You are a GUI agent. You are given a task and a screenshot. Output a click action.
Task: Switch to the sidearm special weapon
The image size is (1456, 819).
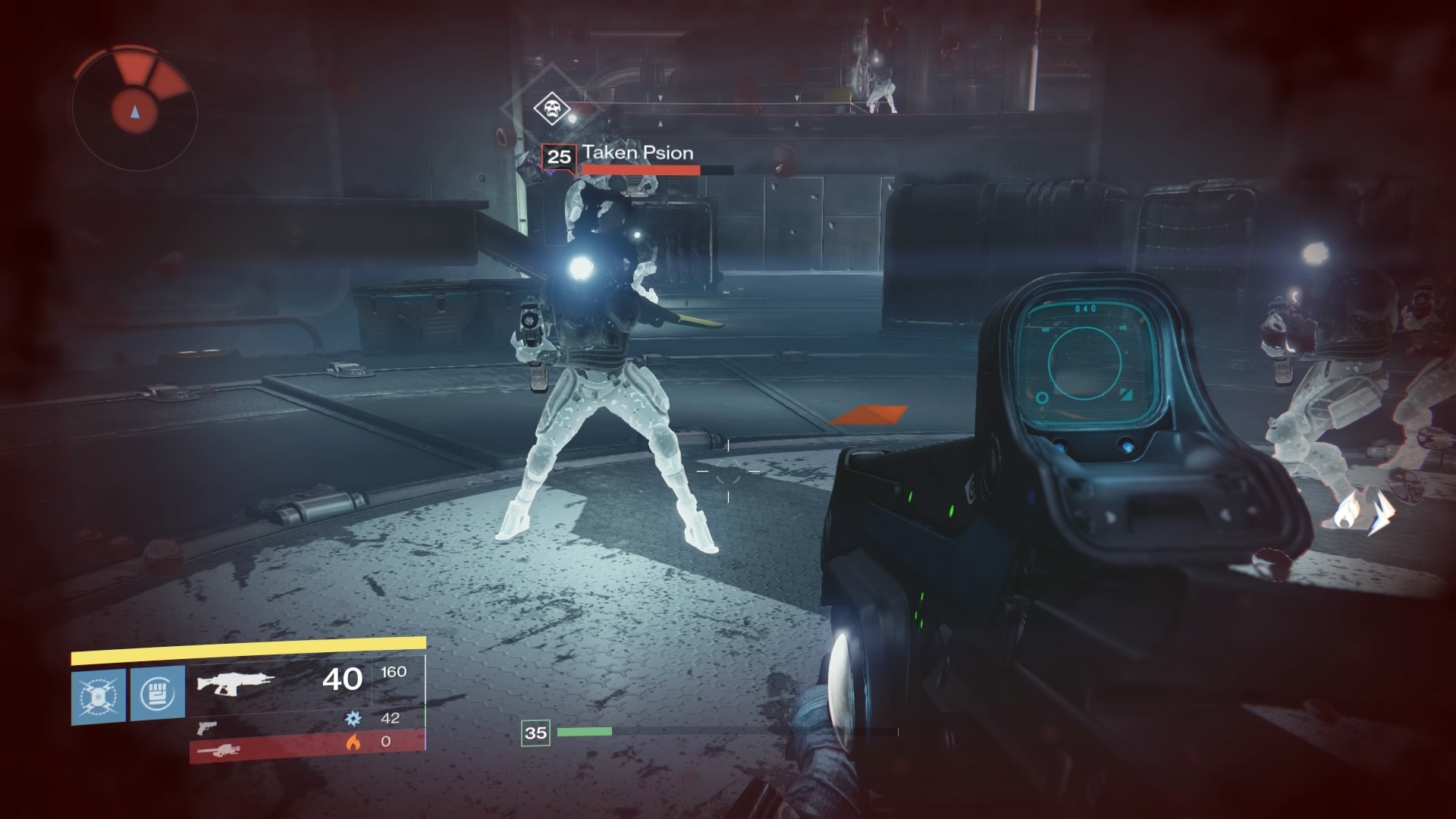click(x=206, y=728)
